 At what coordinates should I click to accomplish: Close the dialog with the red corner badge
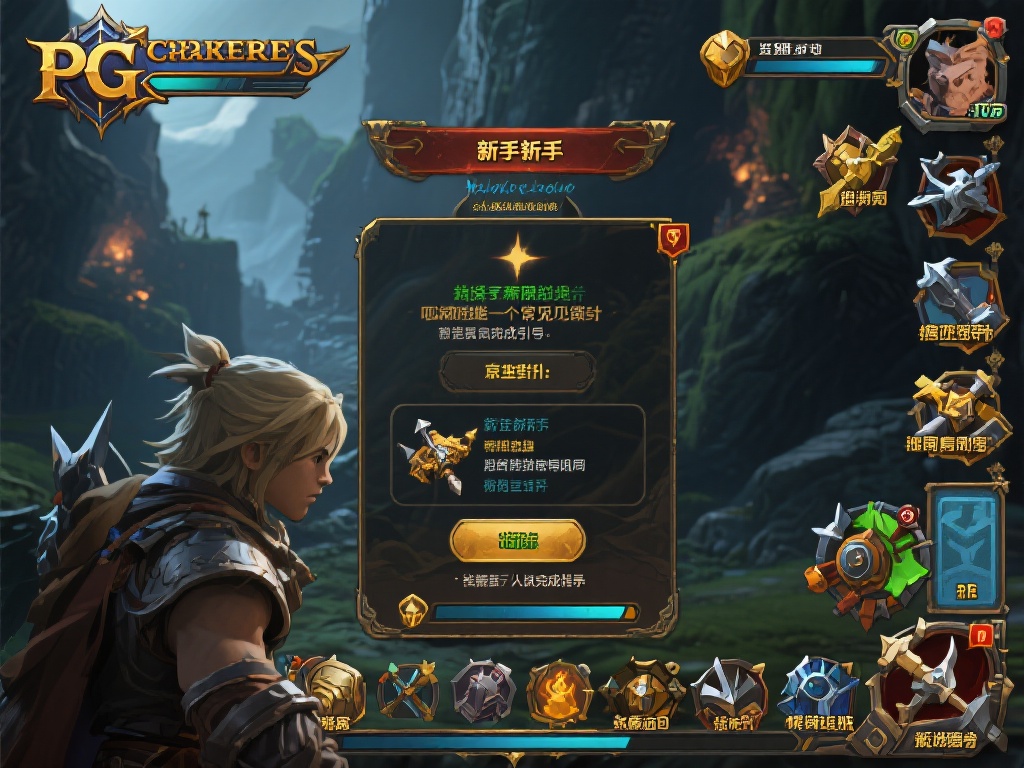click(672, 239)
